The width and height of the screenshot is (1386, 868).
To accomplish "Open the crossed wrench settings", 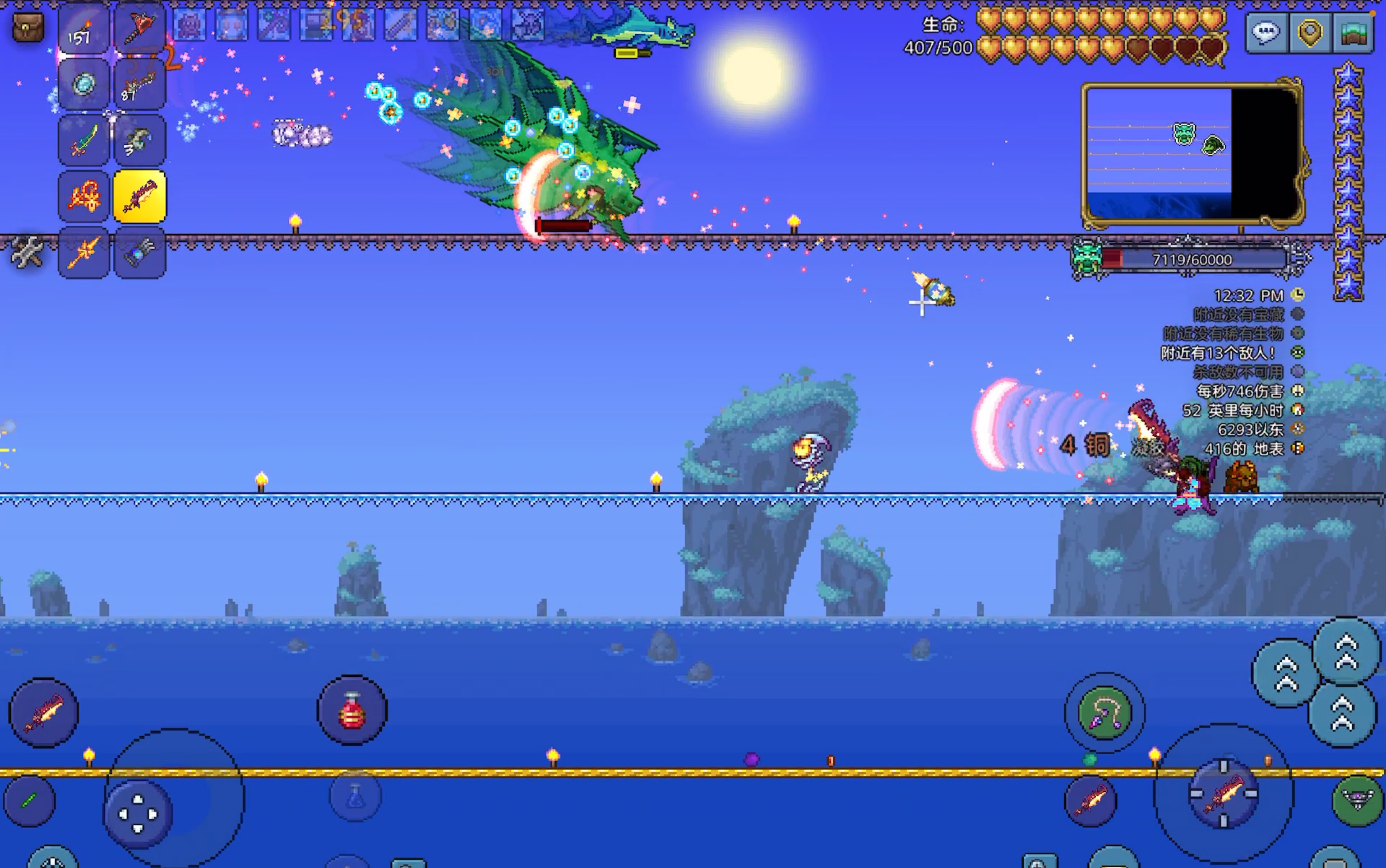I will pos(27,253).
